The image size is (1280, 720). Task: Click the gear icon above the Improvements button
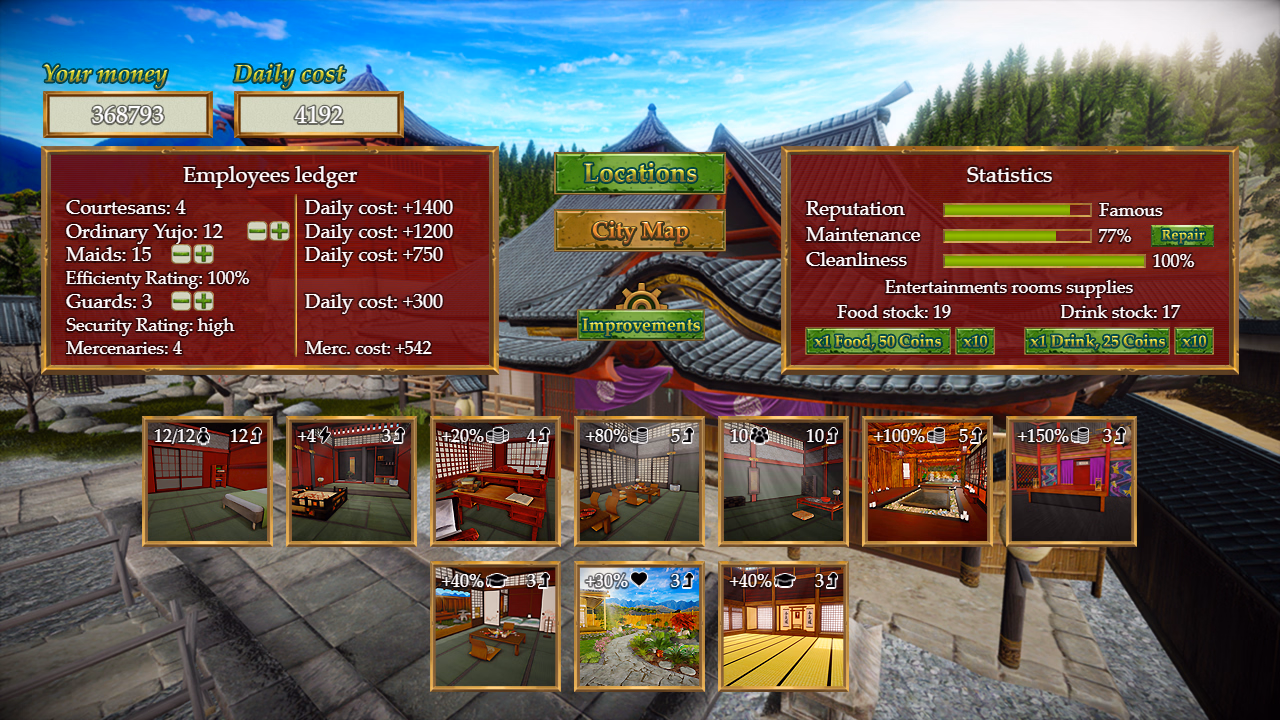640,297
